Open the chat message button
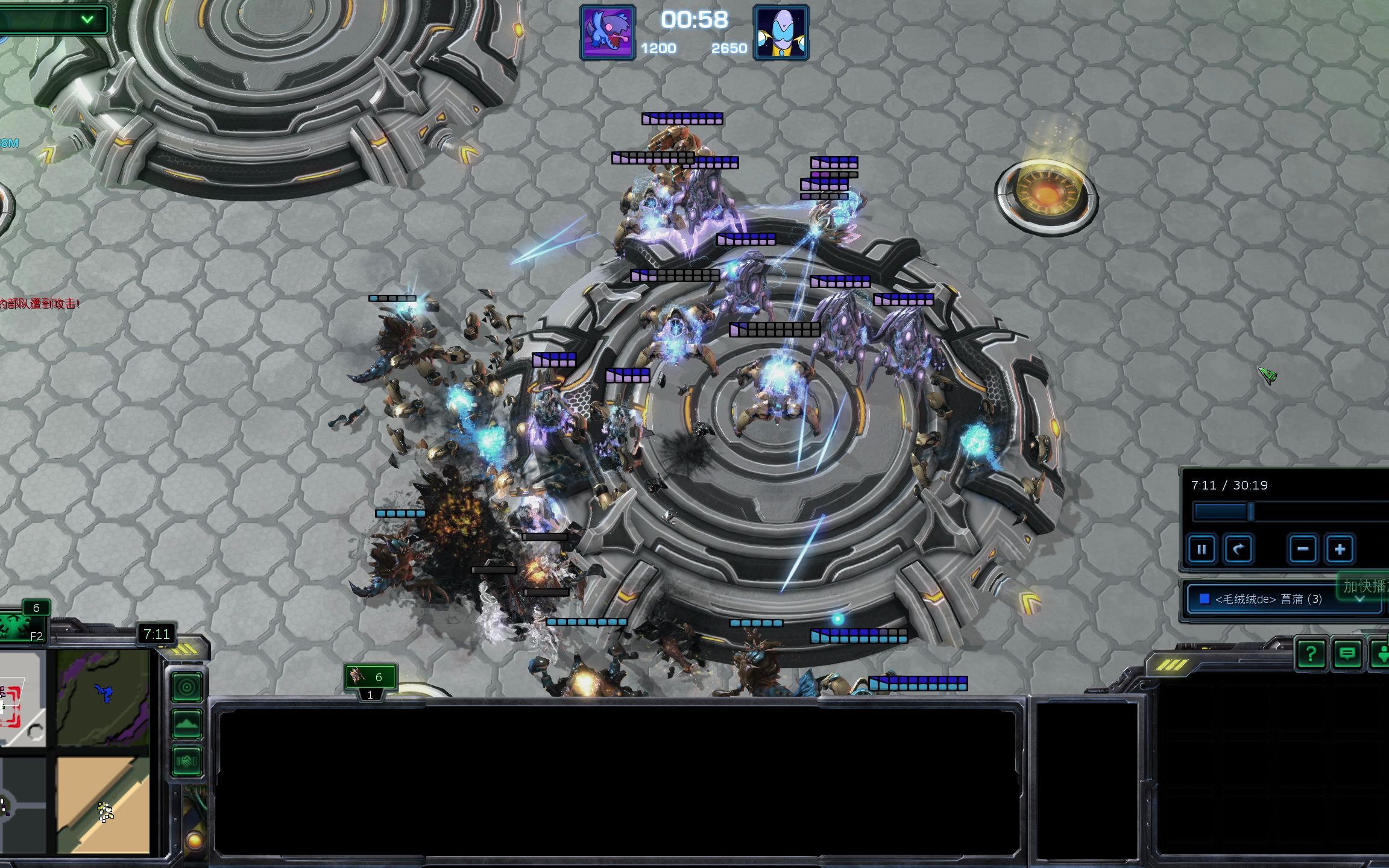The image size is (1389, 868). [x=1347, y=653]
